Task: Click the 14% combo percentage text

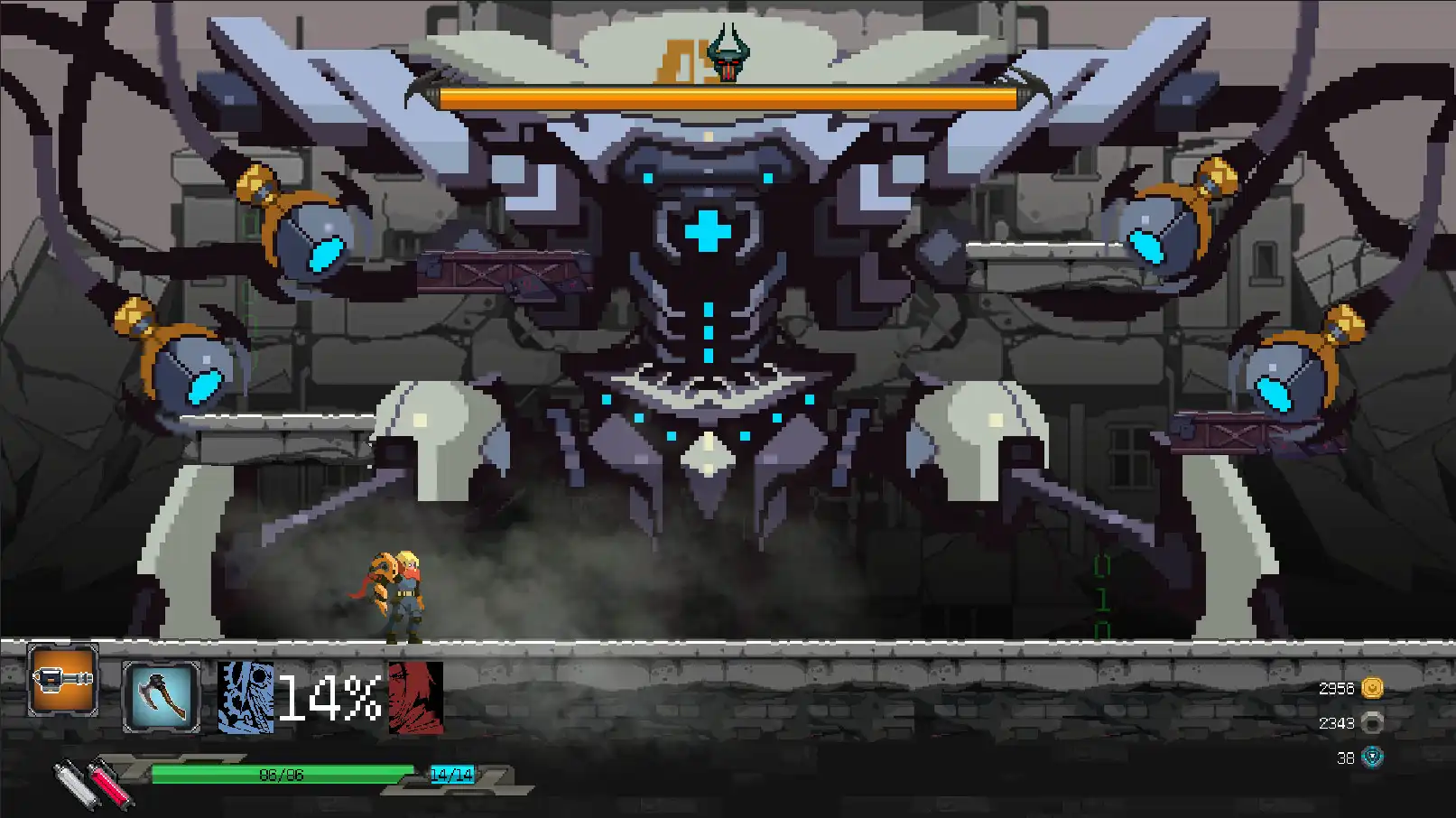Action: click(x=329, y=698)
